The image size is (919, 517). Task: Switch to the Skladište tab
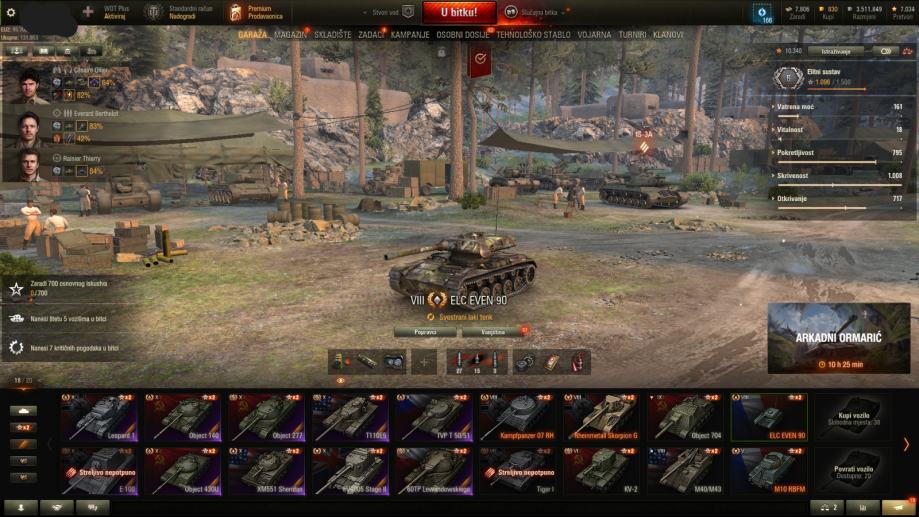pyautogui.click(x=333, y=34)
